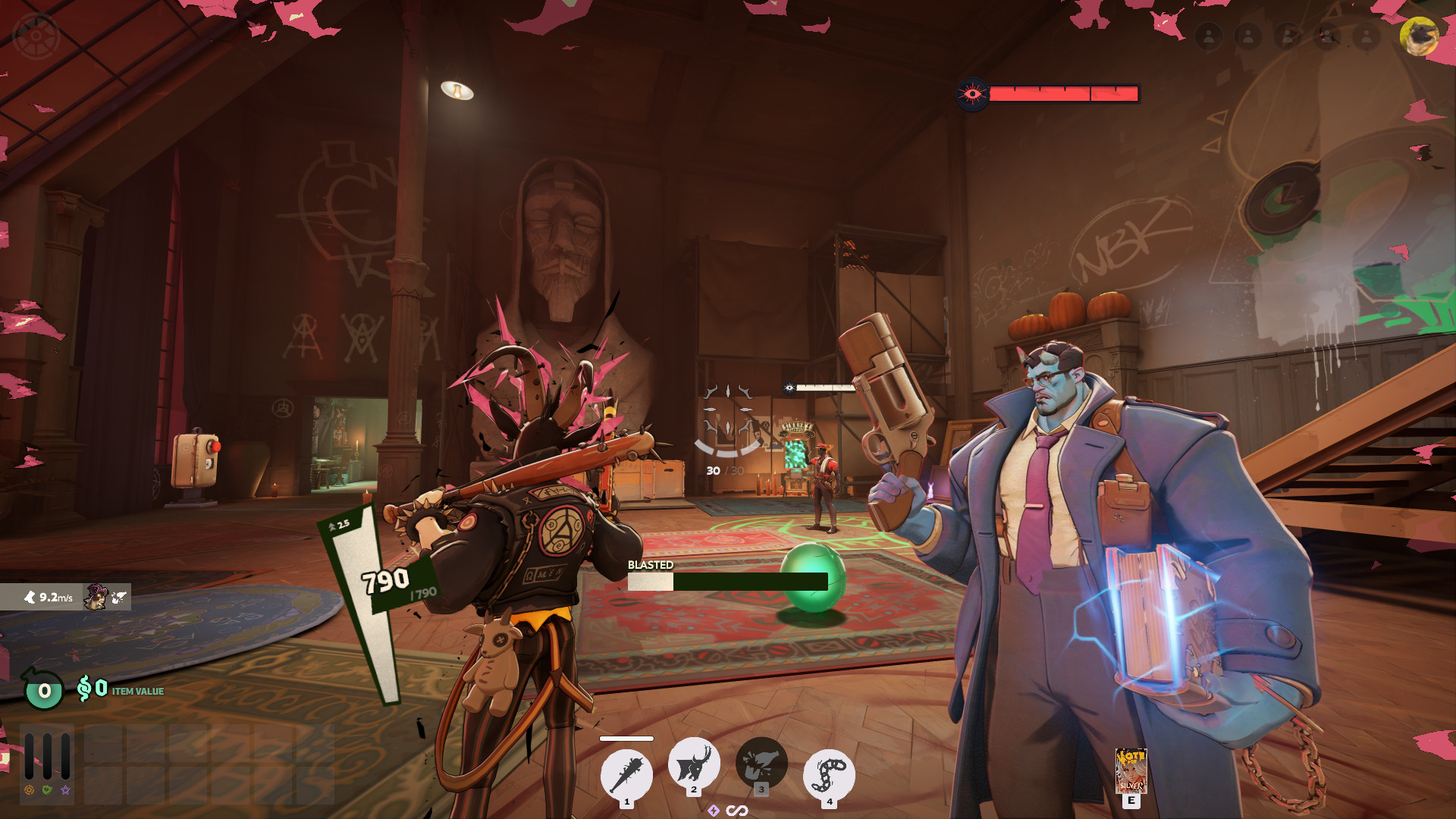Use the horned bull charge ability

(x=693, y=763)
